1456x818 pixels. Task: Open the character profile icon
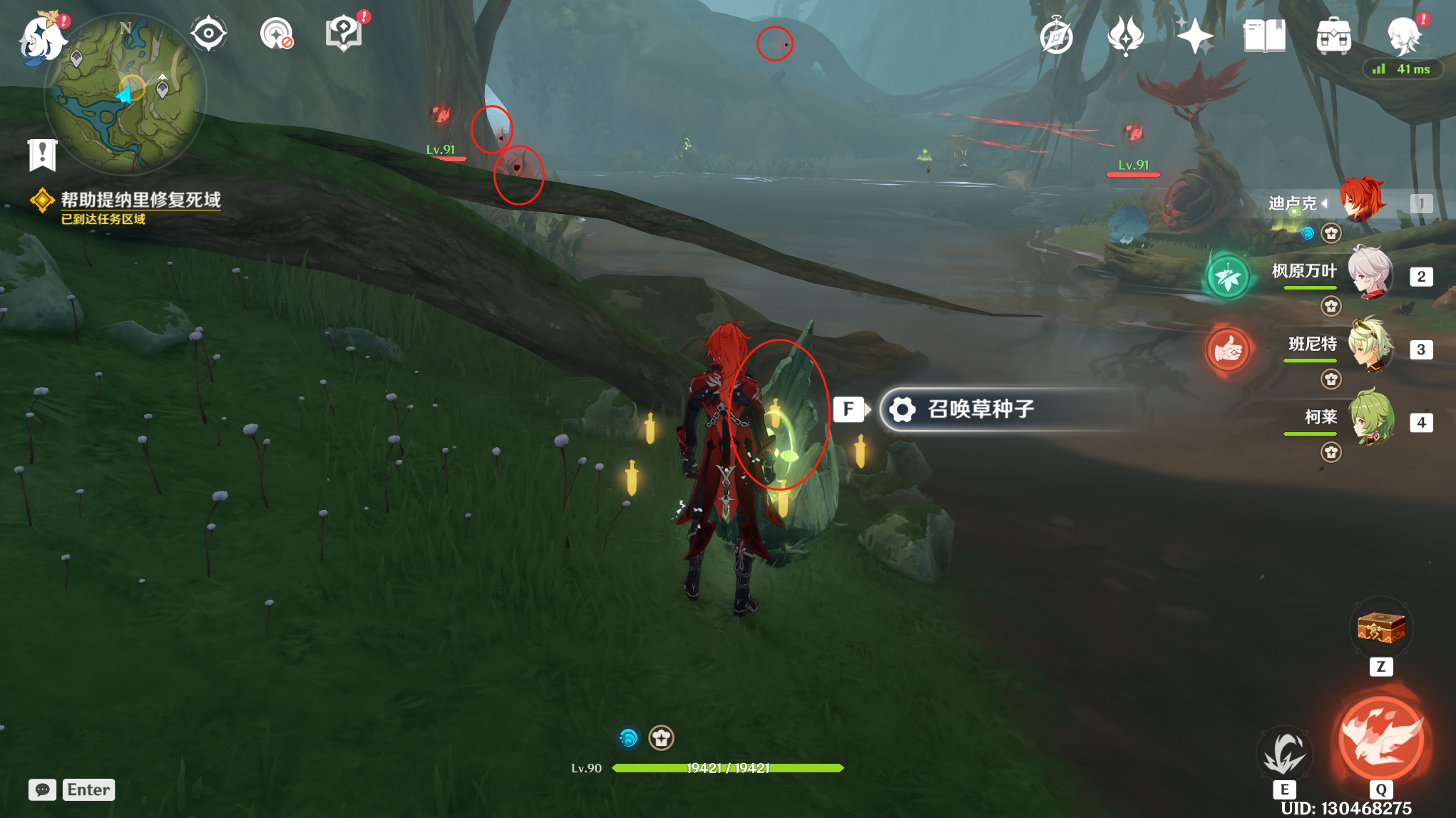coord(1404,36)
